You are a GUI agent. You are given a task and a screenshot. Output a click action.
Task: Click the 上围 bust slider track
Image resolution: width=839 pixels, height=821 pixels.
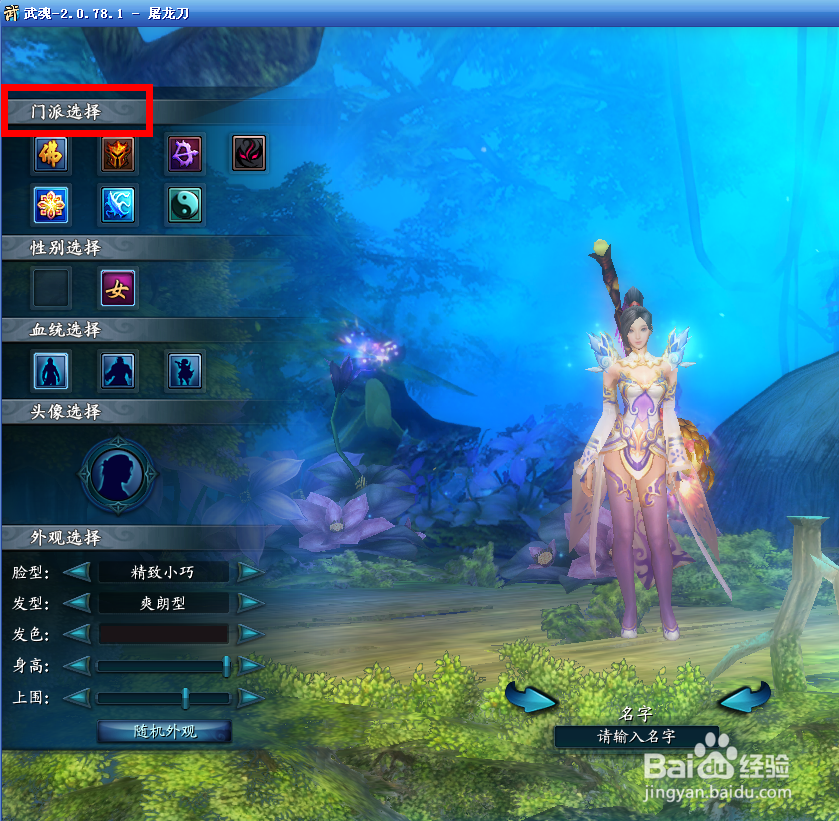tap(162, 698)
